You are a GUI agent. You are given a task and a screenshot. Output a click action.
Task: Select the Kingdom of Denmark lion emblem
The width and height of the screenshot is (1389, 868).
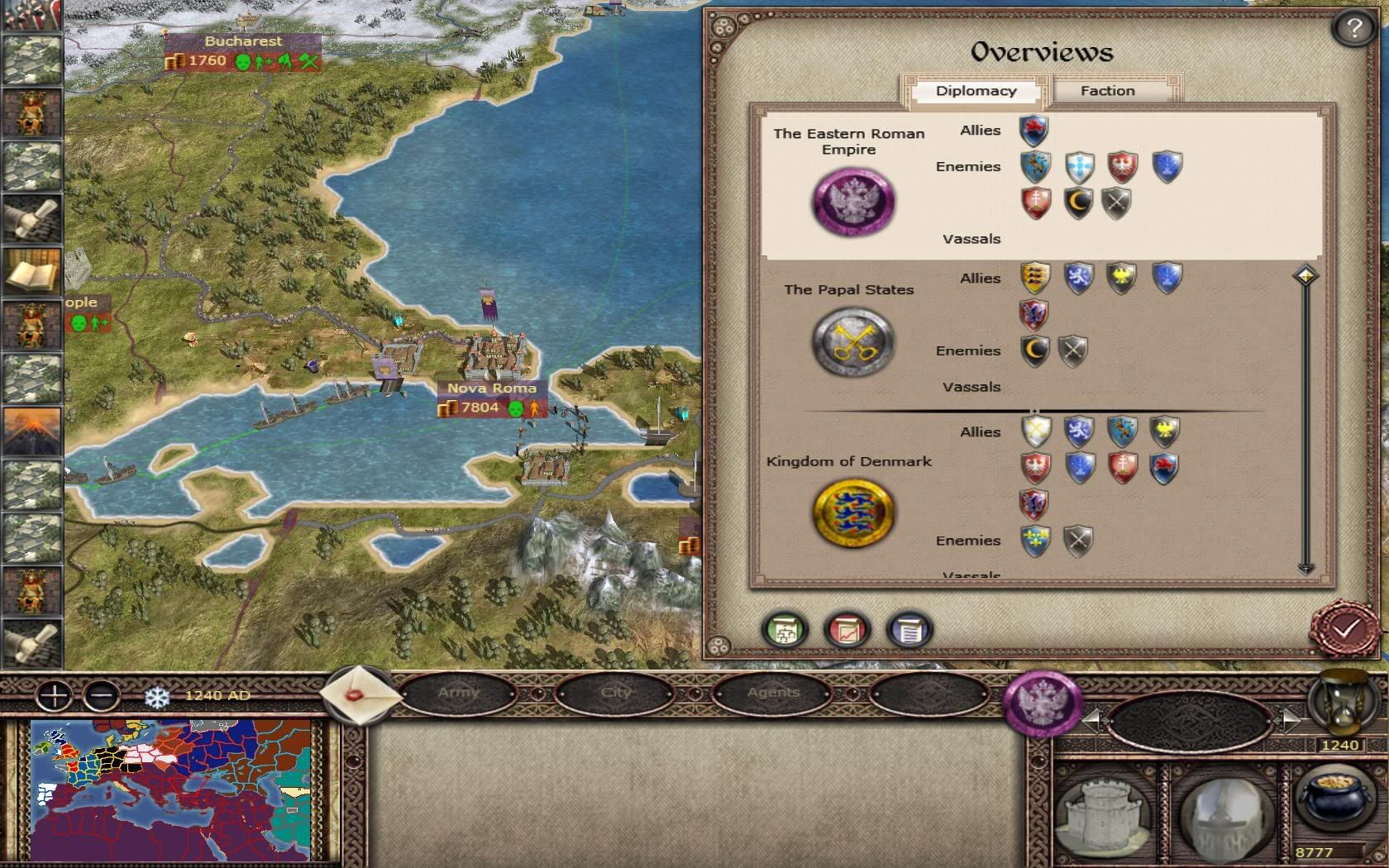tap(852, 513)
